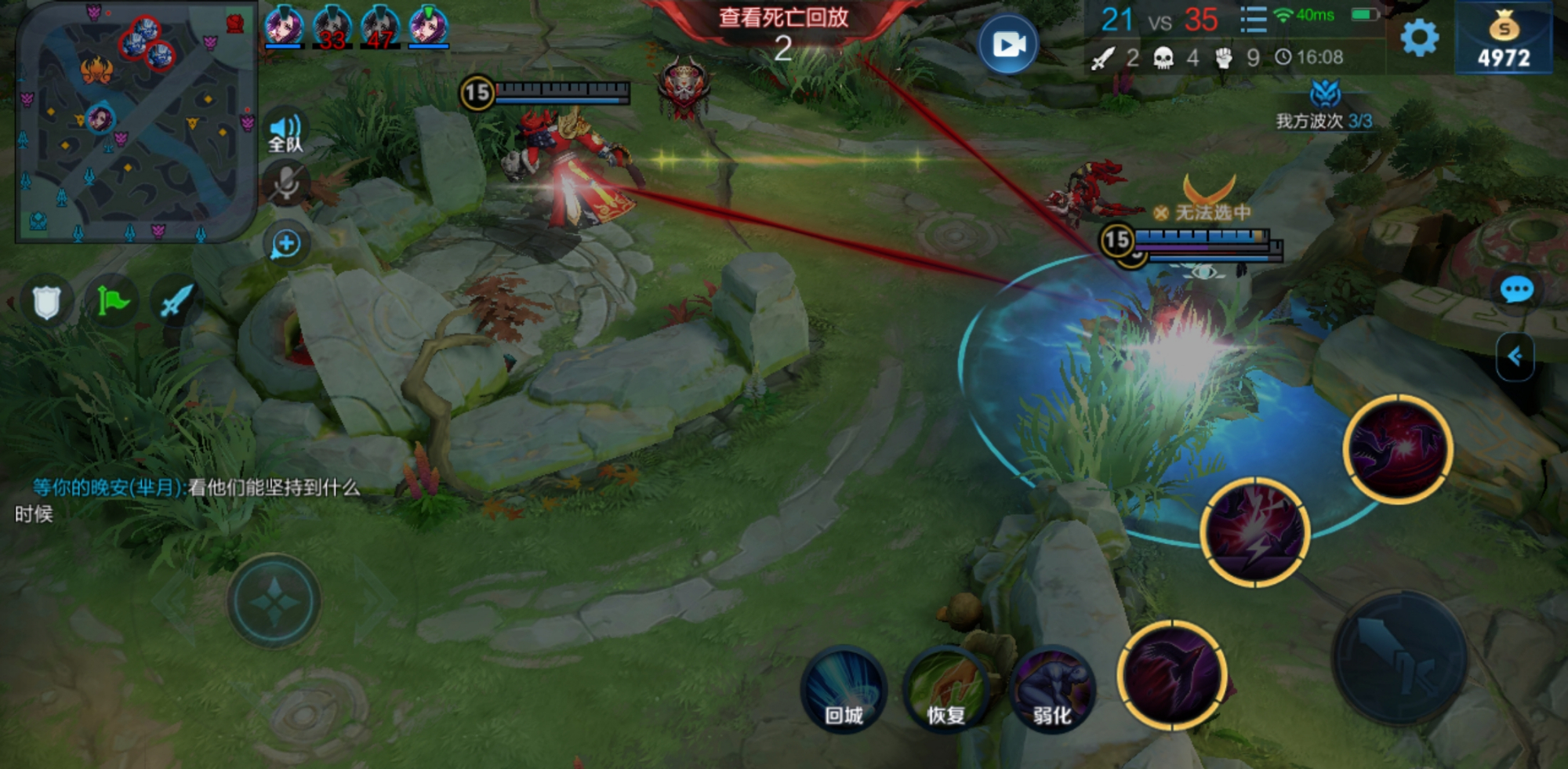The image size is (1568, 769).
Task: Open the settings gear menu
Action: tap(1419, 38)
